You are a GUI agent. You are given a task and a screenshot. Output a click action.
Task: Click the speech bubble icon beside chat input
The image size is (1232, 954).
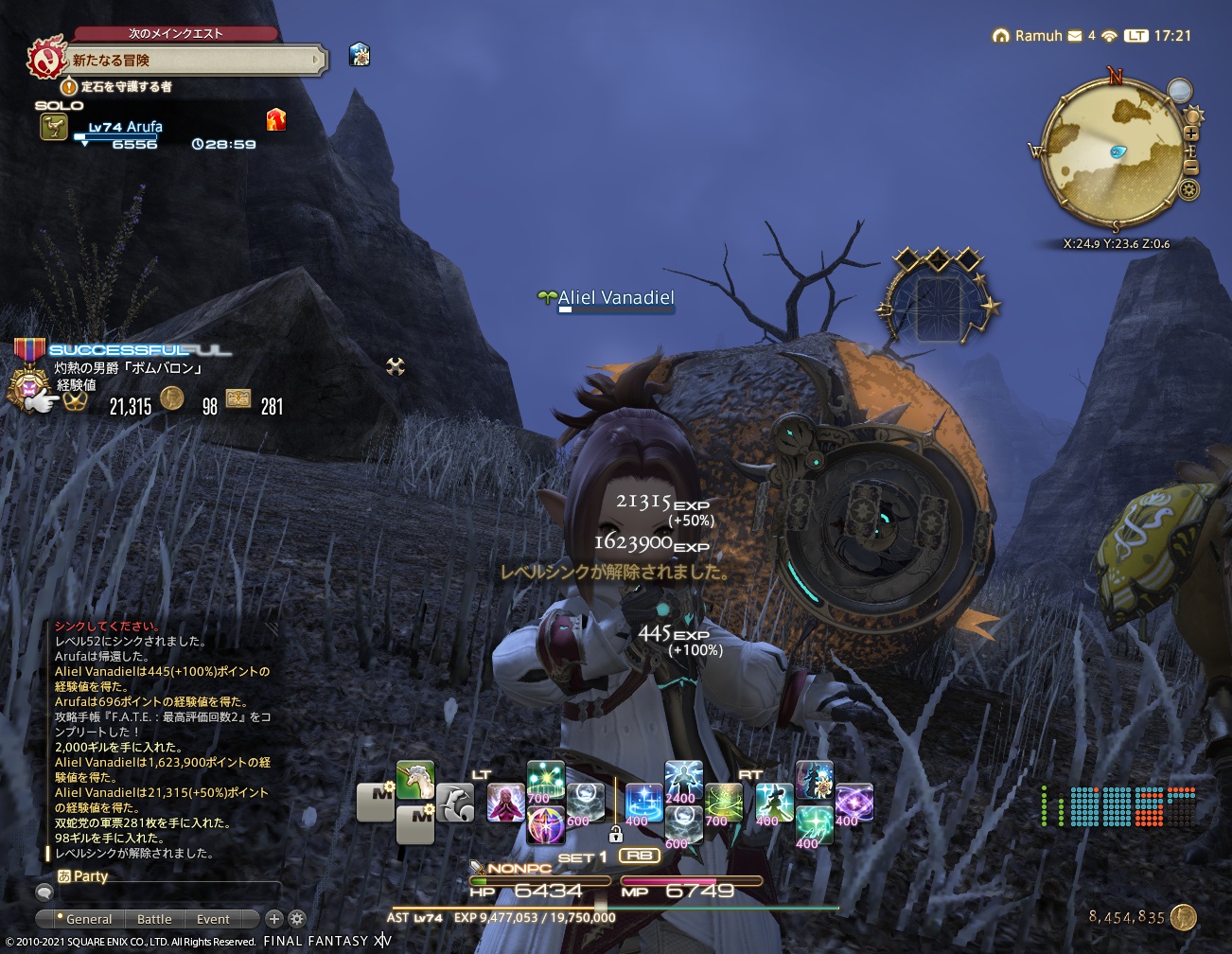click(44, 891)
